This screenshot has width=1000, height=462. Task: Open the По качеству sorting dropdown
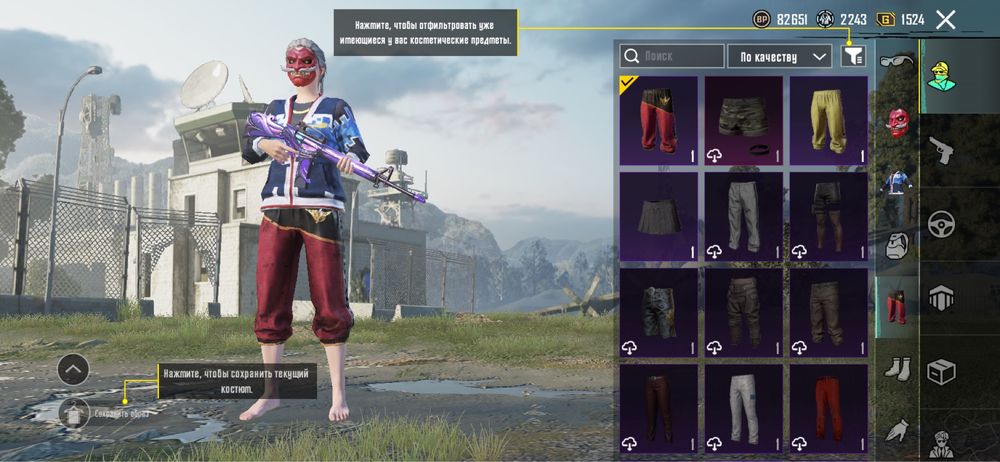coord(780,56)
